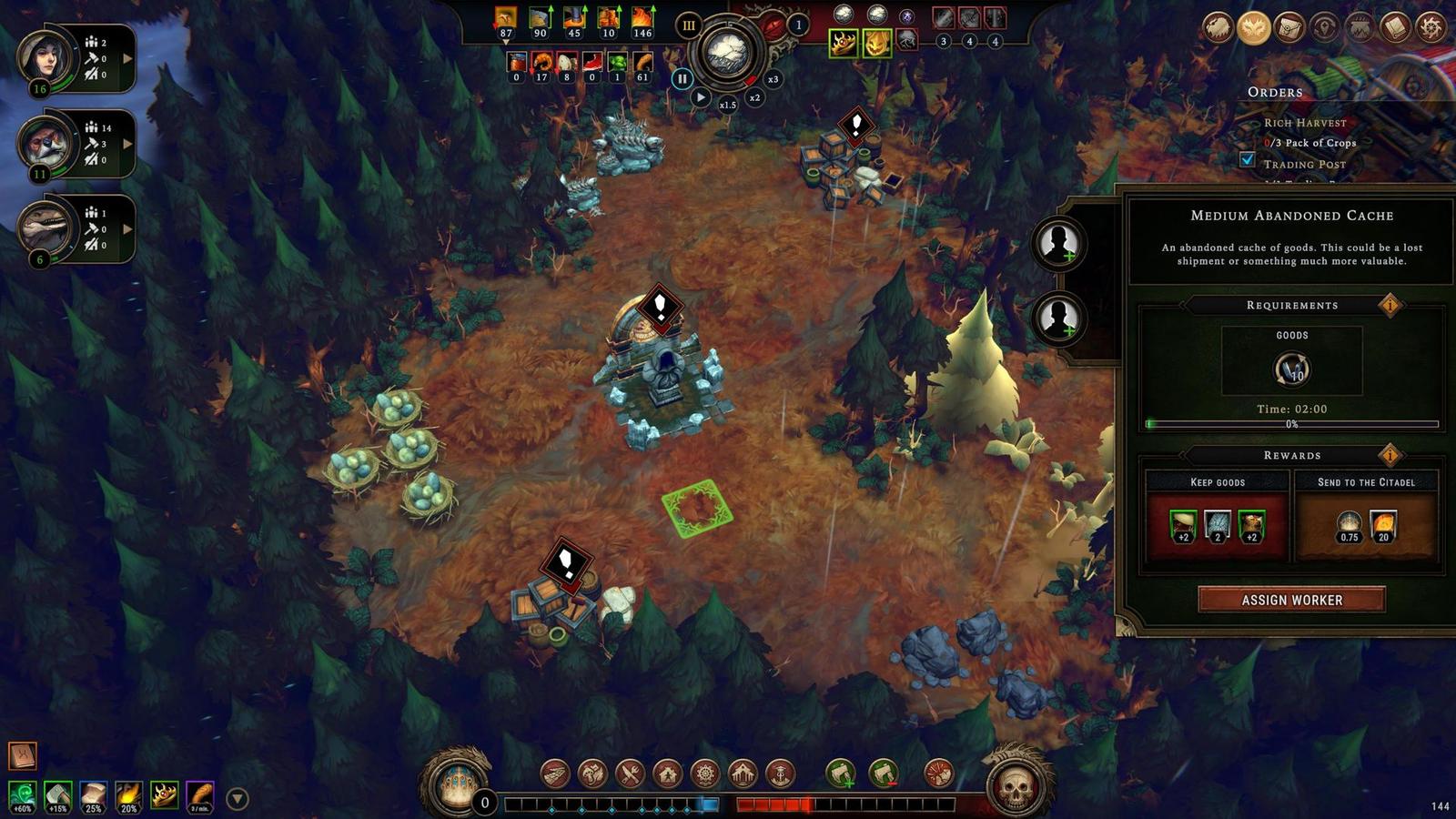The image size is (1456, 819).
Task: Select the top villager species portrait
Action: 45,58
